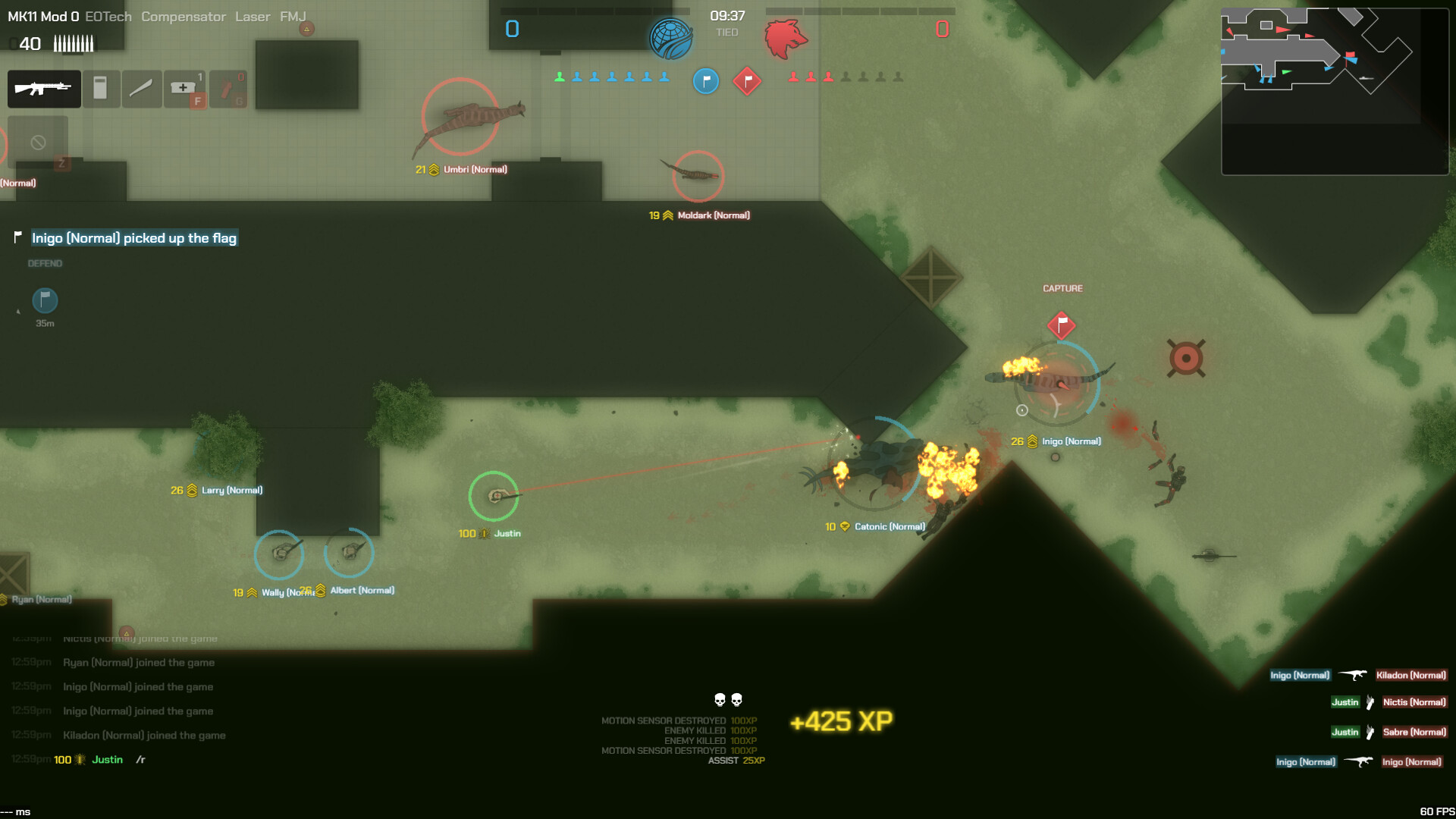Click the red CAPTURE flag marker on map
Viewport: 1456px width, 819px height.
point(1062,325)
